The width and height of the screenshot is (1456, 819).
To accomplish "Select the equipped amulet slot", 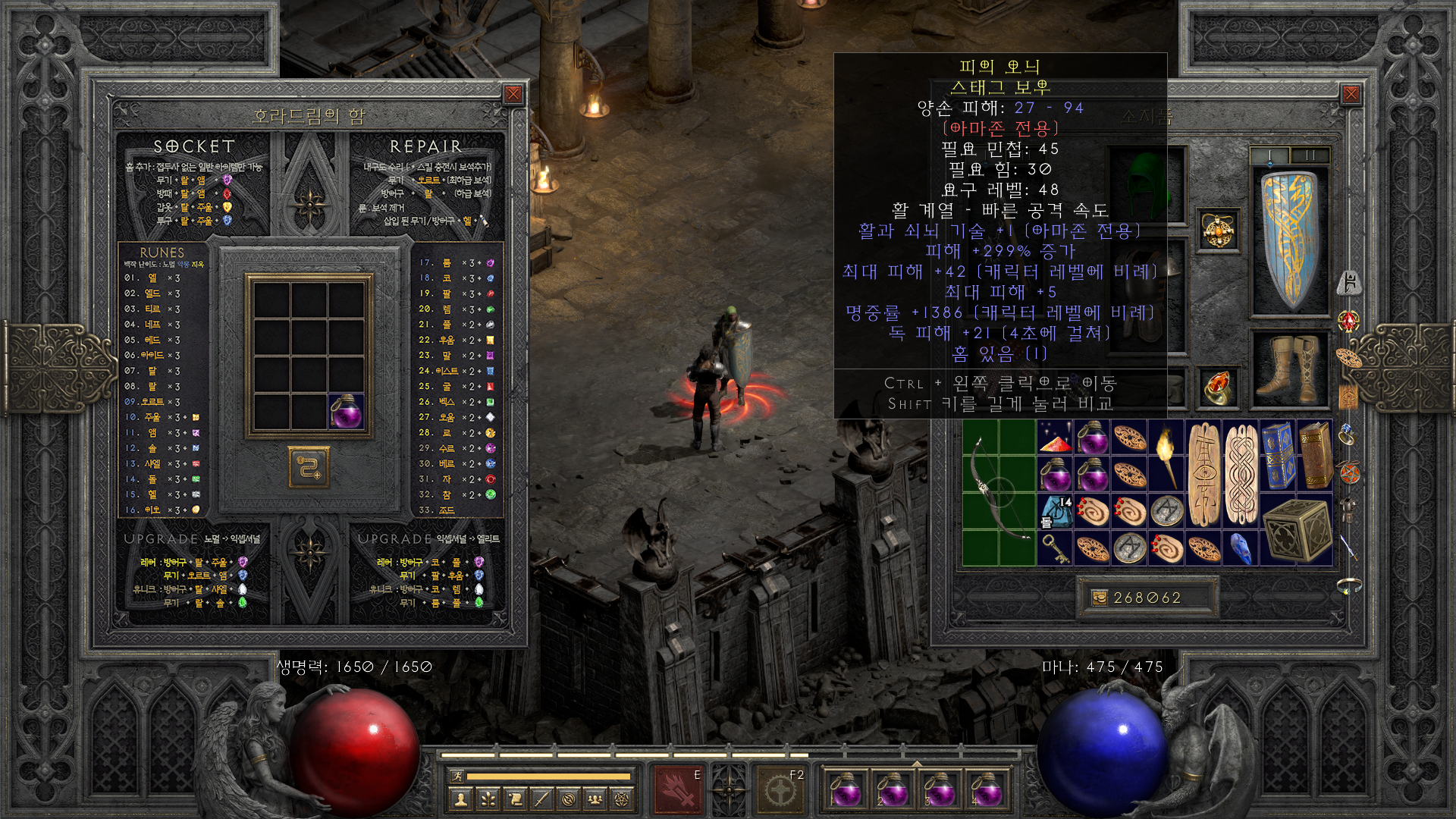I will (x=1219, y=231).
